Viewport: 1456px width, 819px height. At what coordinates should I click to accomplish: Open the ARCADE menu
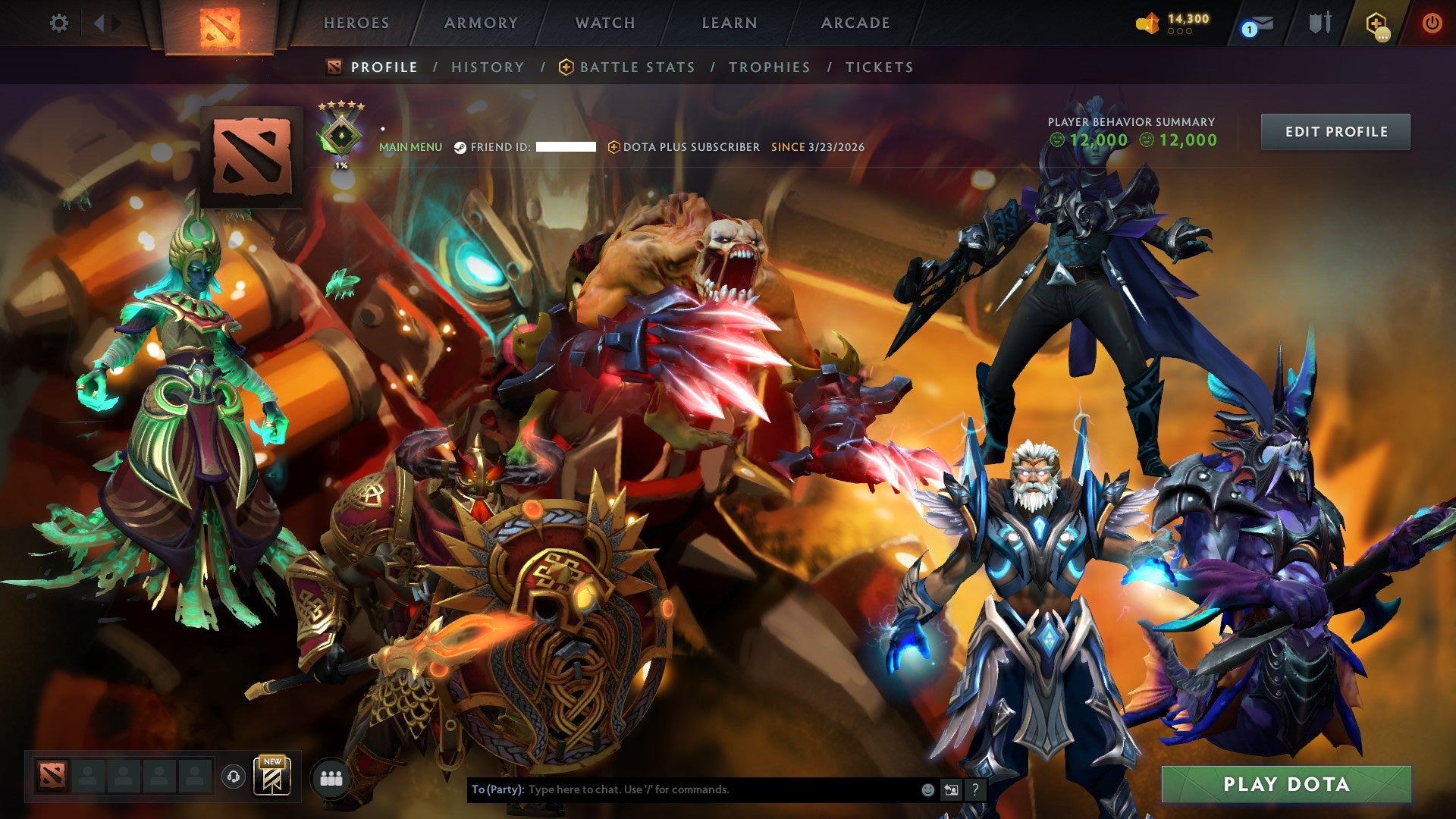(x=855, y=23)
